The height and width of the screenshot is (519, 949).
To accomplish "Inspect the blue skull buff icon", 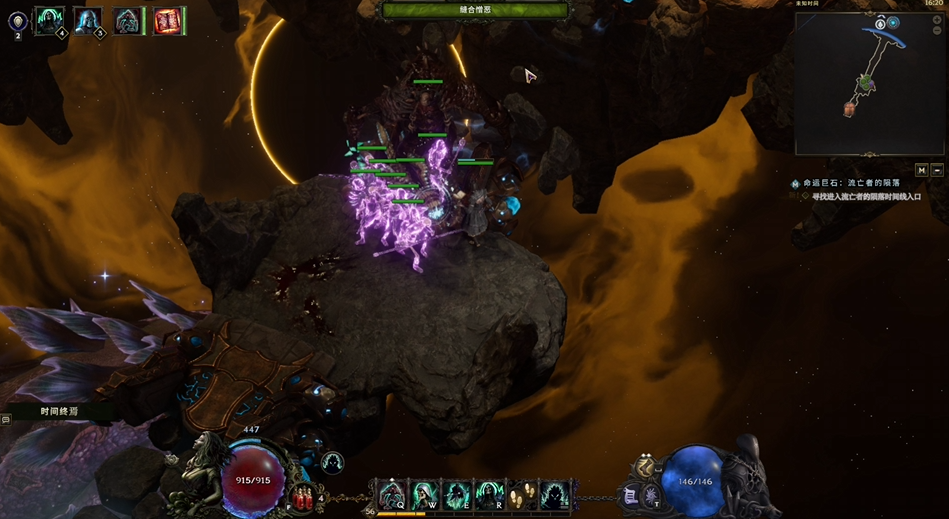I will [x=88, y=20].
